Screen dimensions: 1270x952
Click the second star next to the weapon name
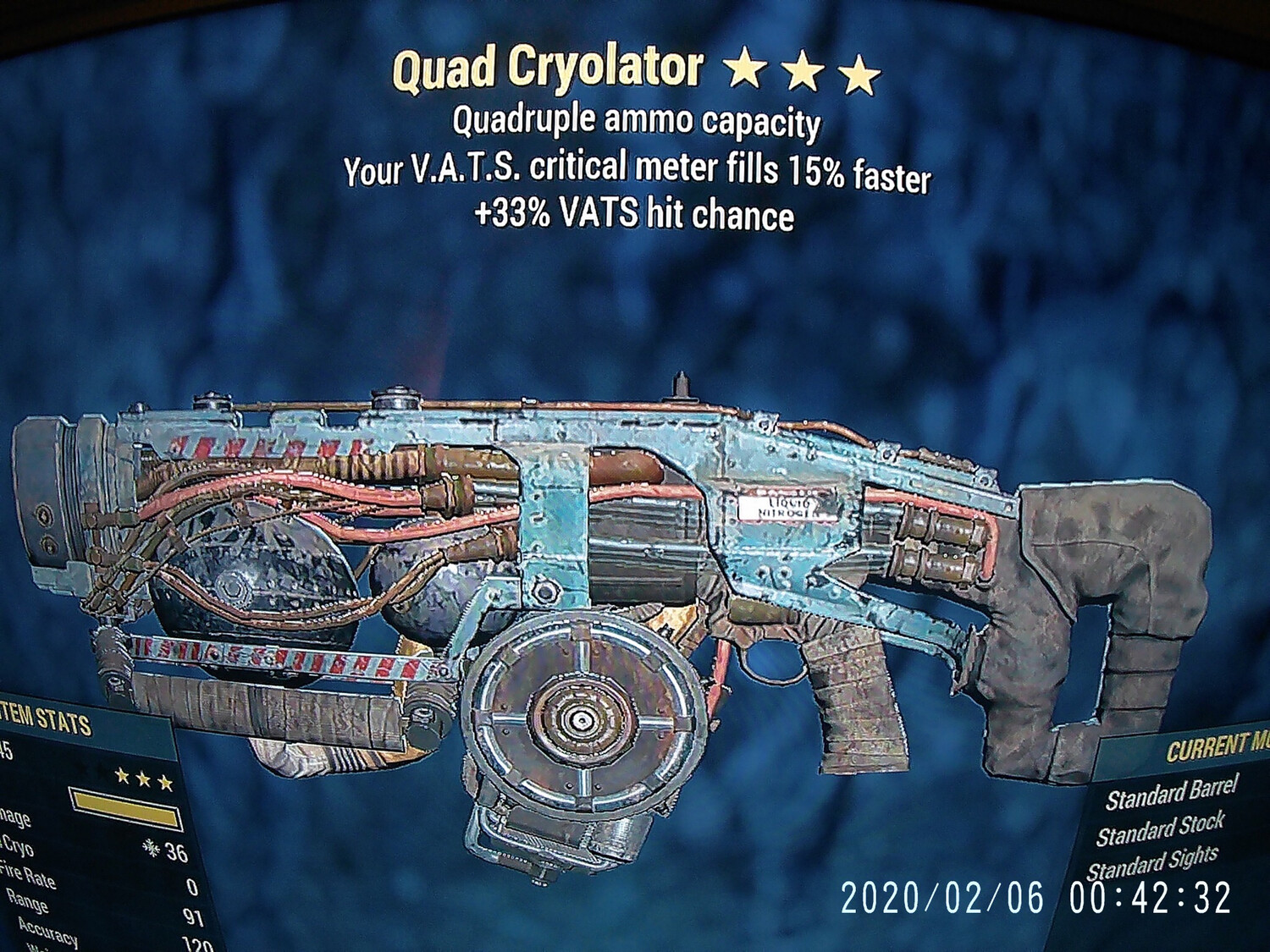coord(804,71)
